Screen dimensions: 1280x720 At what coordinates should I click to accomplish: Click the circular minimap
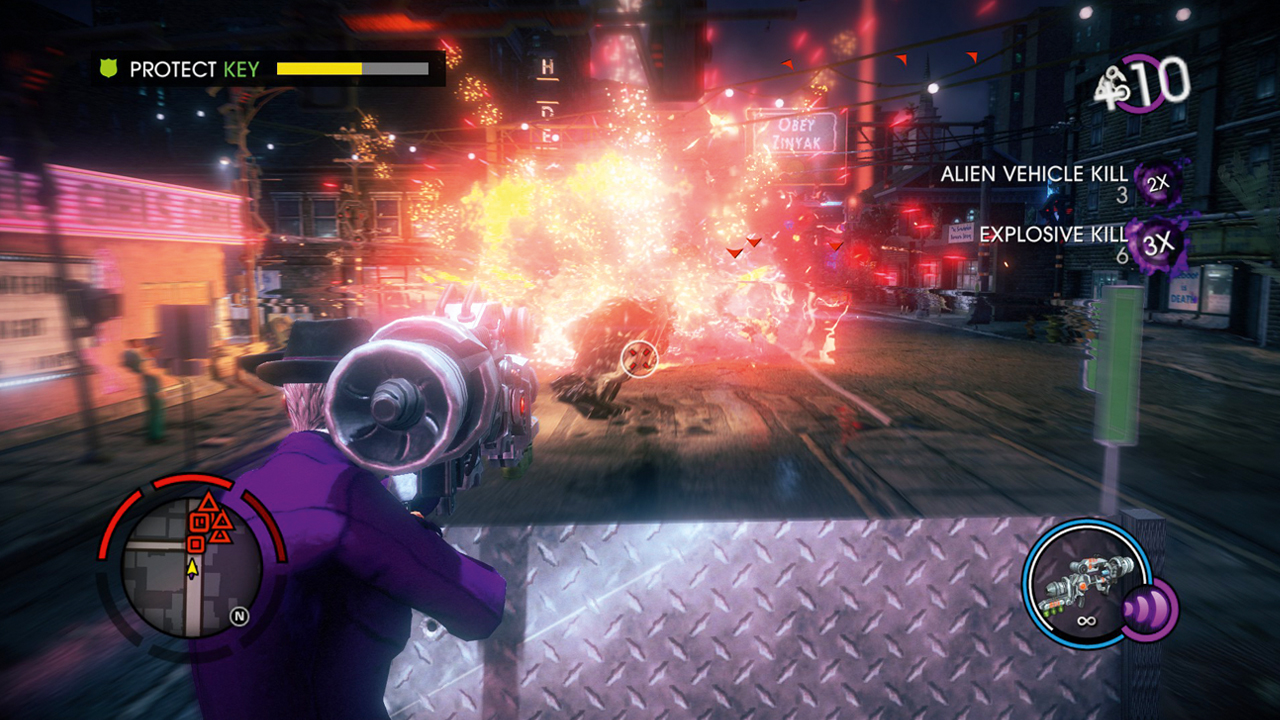click(x=192, y=566)
